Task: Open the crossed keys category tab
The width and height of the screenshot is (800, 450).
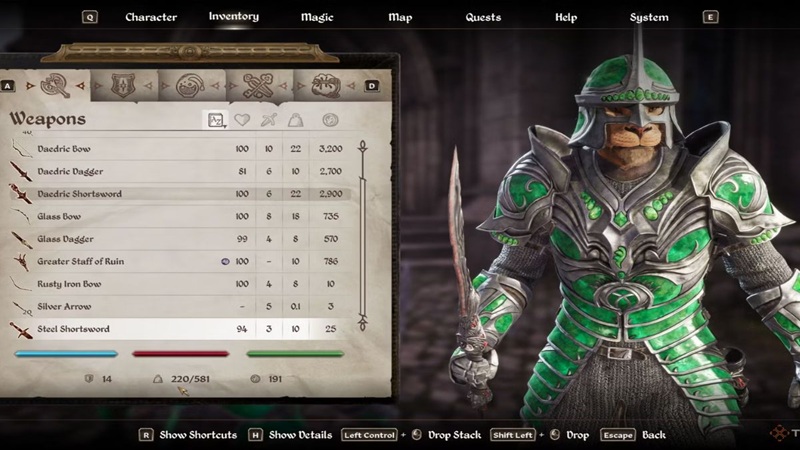Action: (256, 85)
